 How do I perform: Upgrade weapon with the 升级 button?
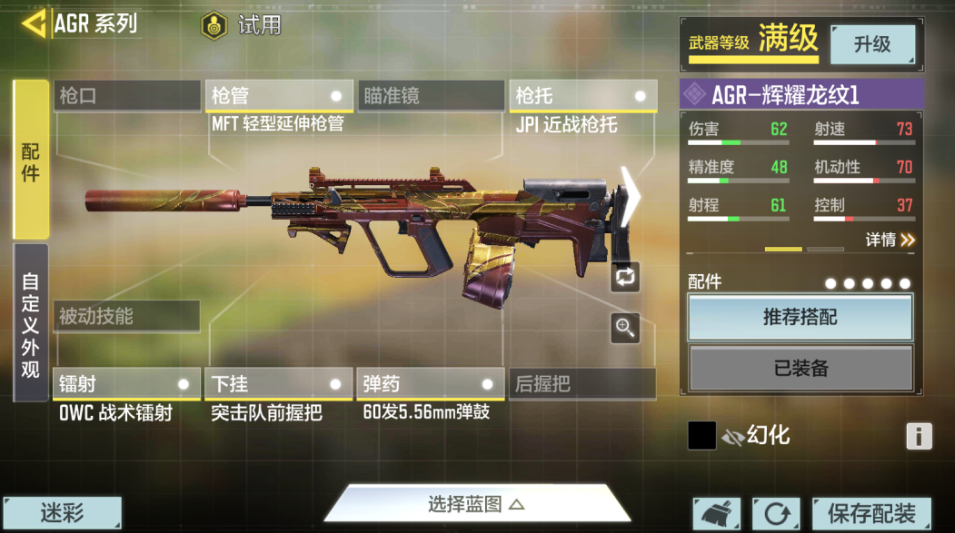pyautogui.click(x=872, y=44)
